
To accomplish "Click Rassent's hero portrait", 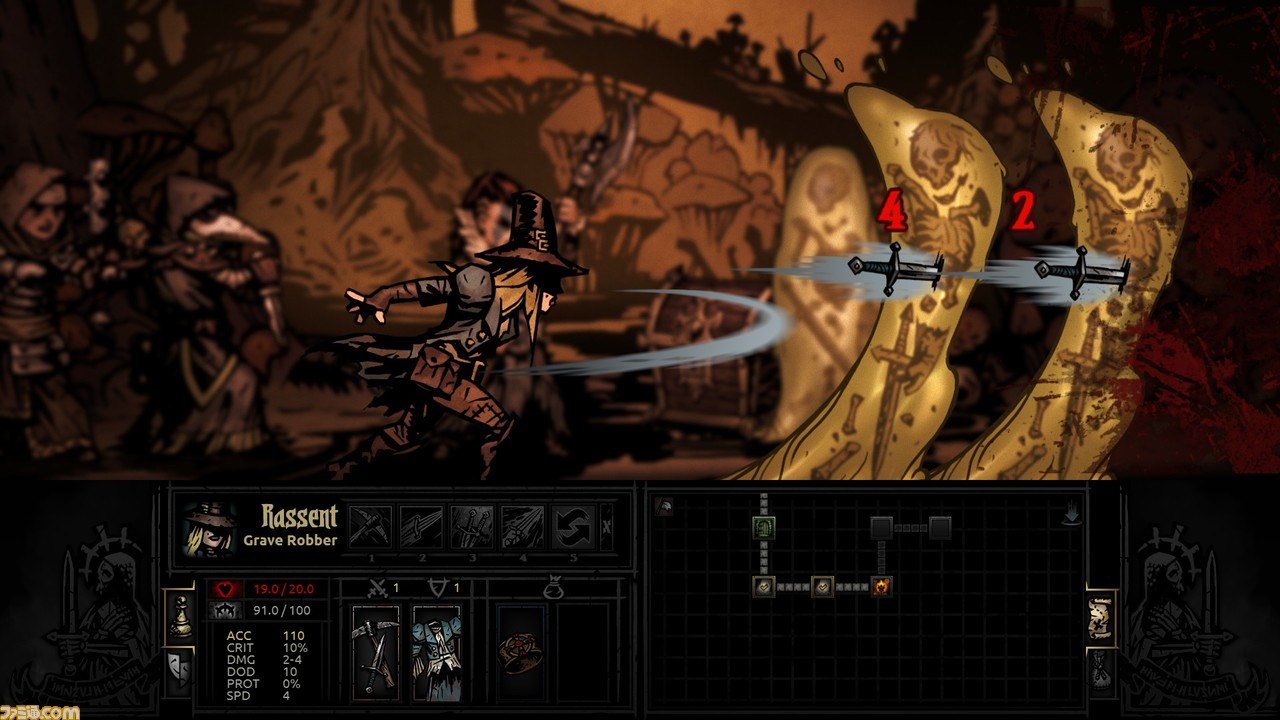I will tap(210, 528).
